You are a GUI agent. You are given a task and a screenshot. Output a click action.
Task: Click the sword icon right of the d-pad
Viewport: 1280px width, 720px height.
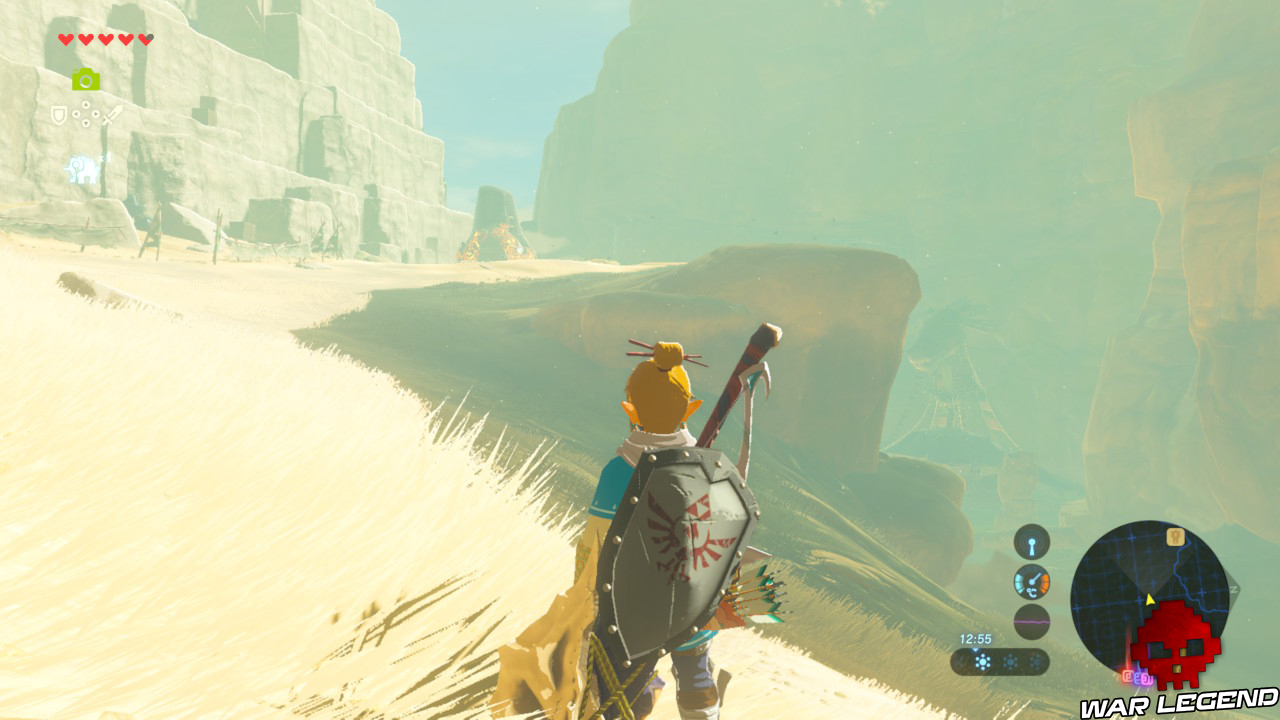click(112, 114)
